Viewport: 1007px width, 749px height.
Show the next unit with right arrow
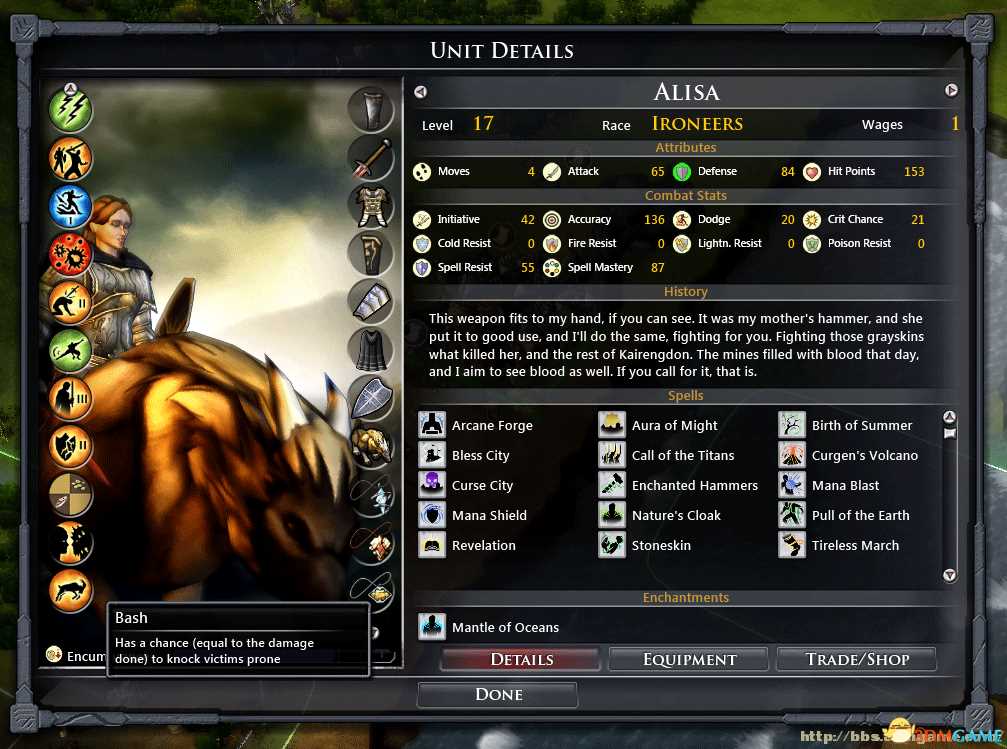point(951,91)
